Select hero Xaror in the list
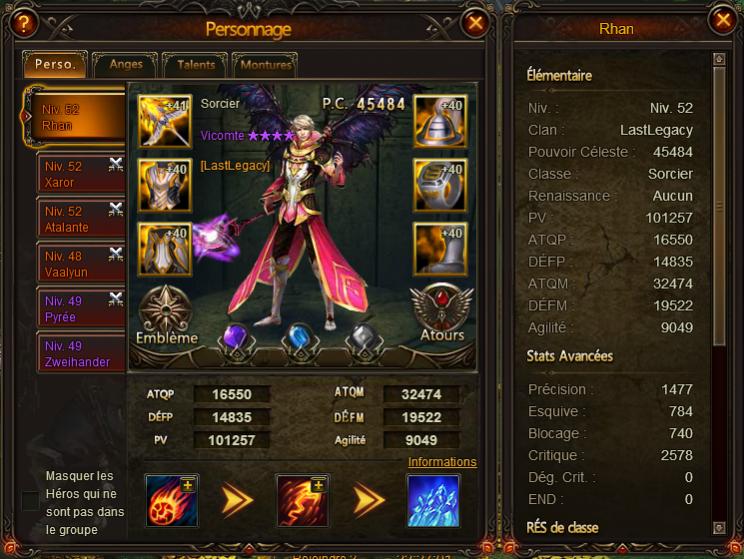The width and height of the screenshot is (744, 559). pyautogui.click(x=80, y=174)
